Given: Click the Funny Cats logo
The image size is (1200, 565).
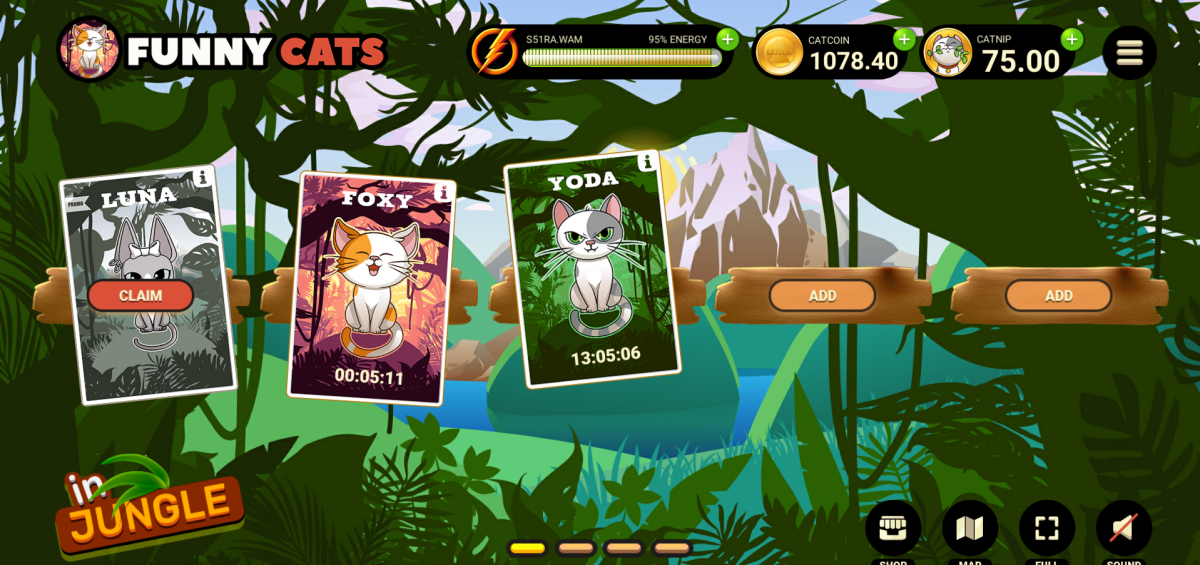Looking at the screenshot, I should click(x=222, y=50).
